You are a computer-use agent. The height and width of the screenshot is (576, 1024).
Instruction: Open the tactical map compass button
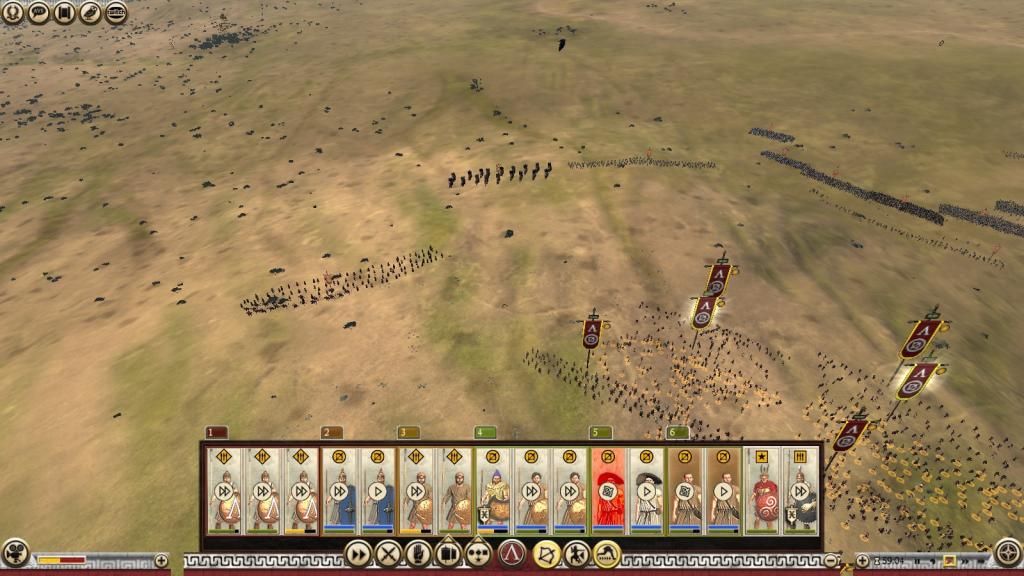1009,551
